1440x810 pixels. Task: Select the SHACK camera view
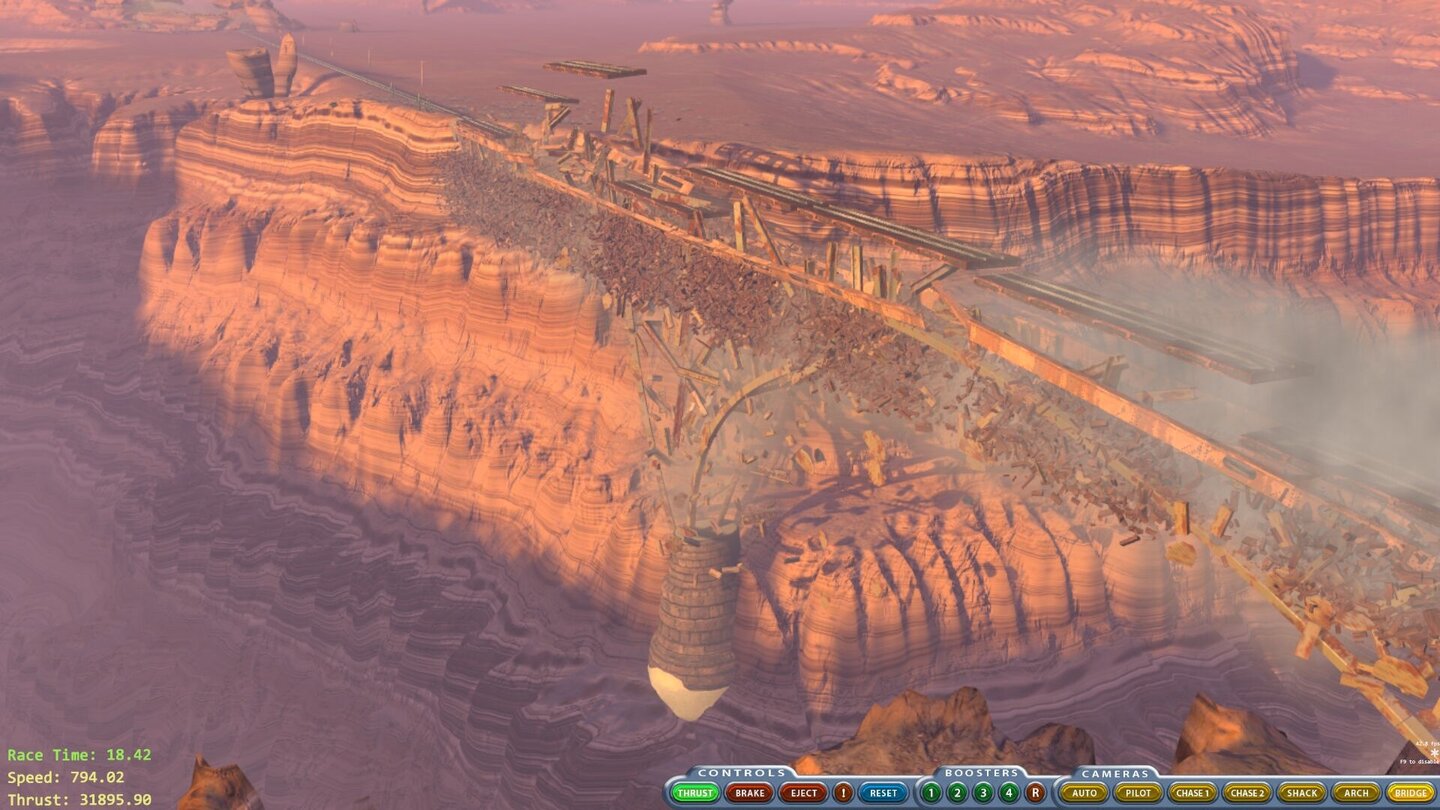pos(1300,792)
